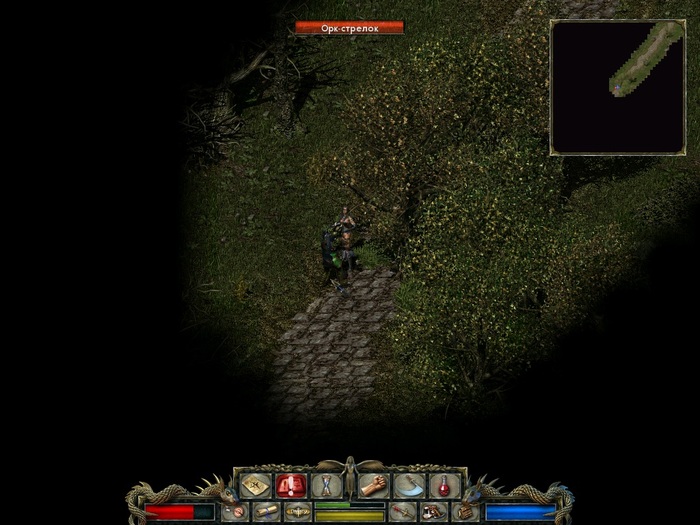Use the red health potion slot
Screen dimensions: 700x525
coord(445,486)
